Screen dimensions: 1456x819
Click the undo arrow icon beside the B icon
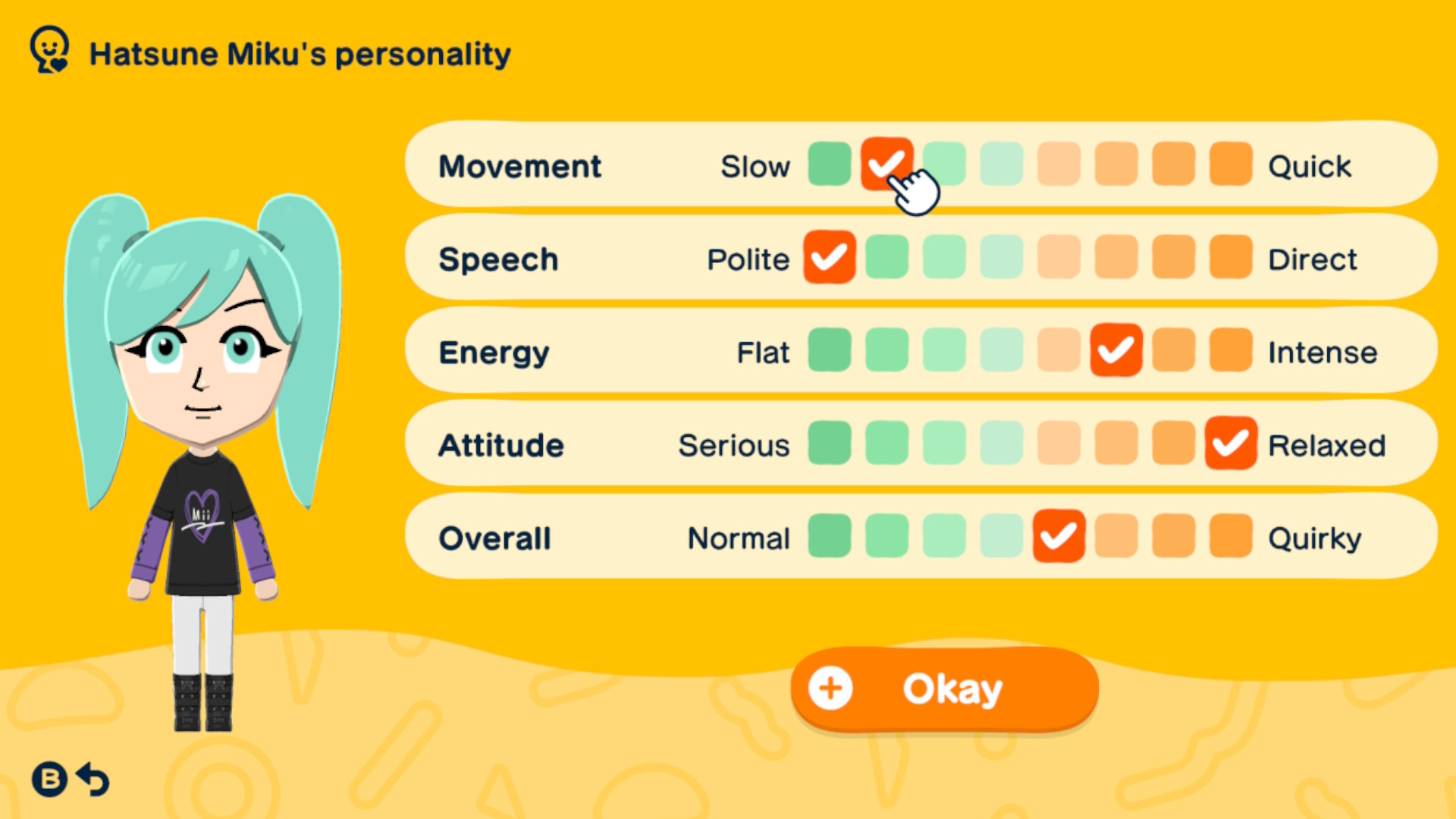coord(93,780)
